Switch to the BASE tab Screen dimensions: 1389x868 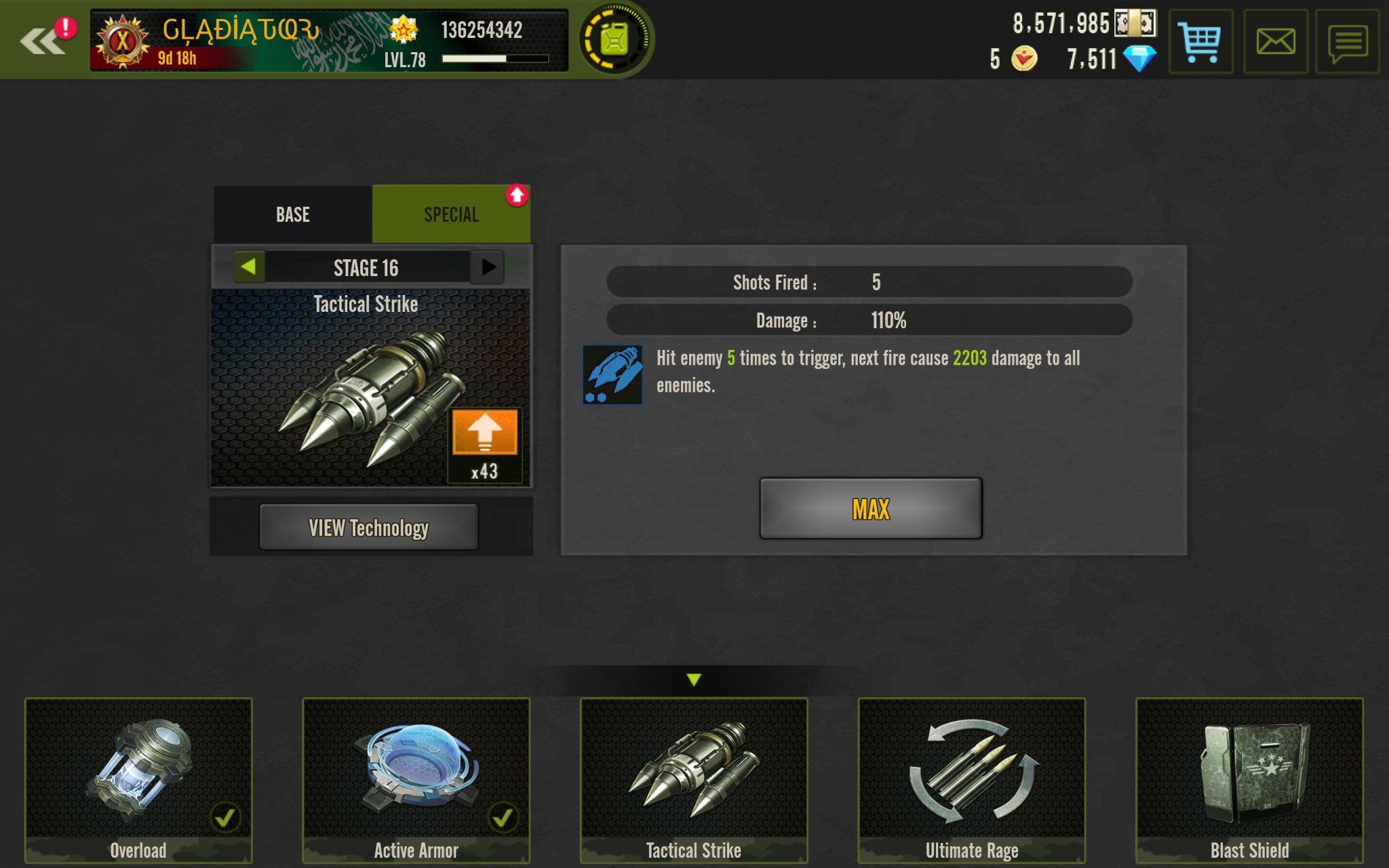(x=293, y=215)
